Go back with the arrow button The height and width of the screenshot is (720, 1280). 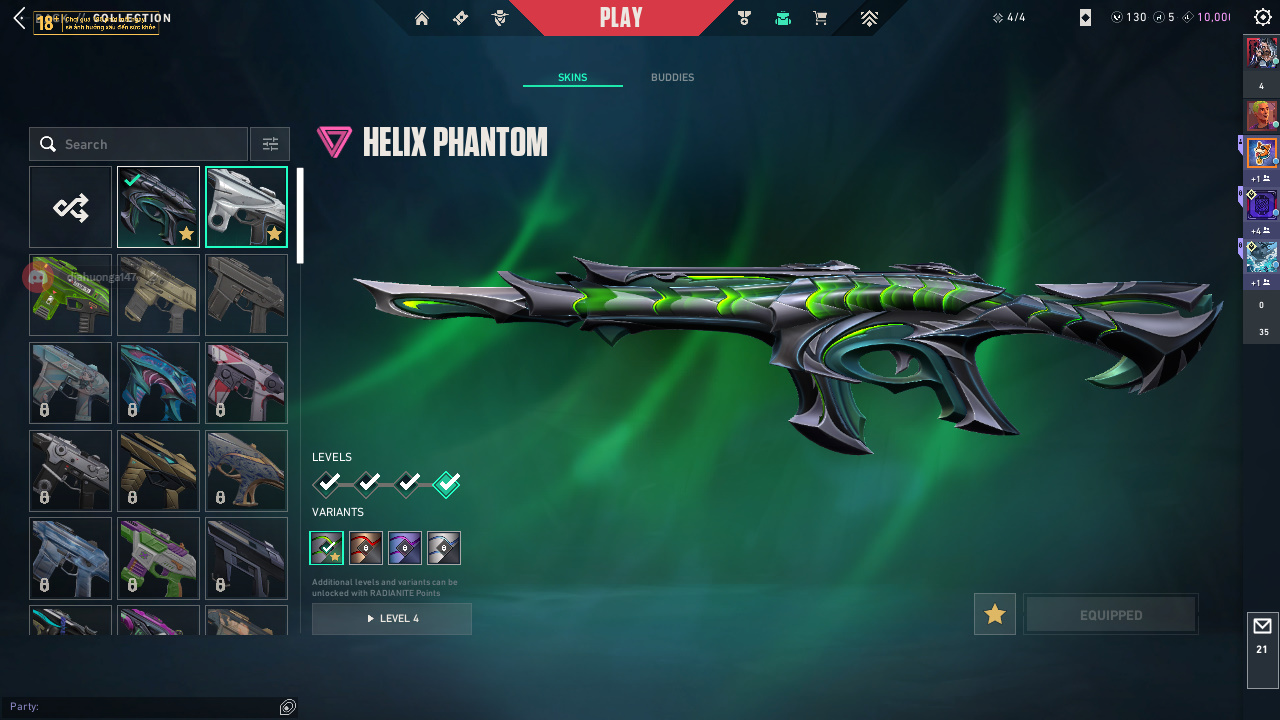(20, 18)
